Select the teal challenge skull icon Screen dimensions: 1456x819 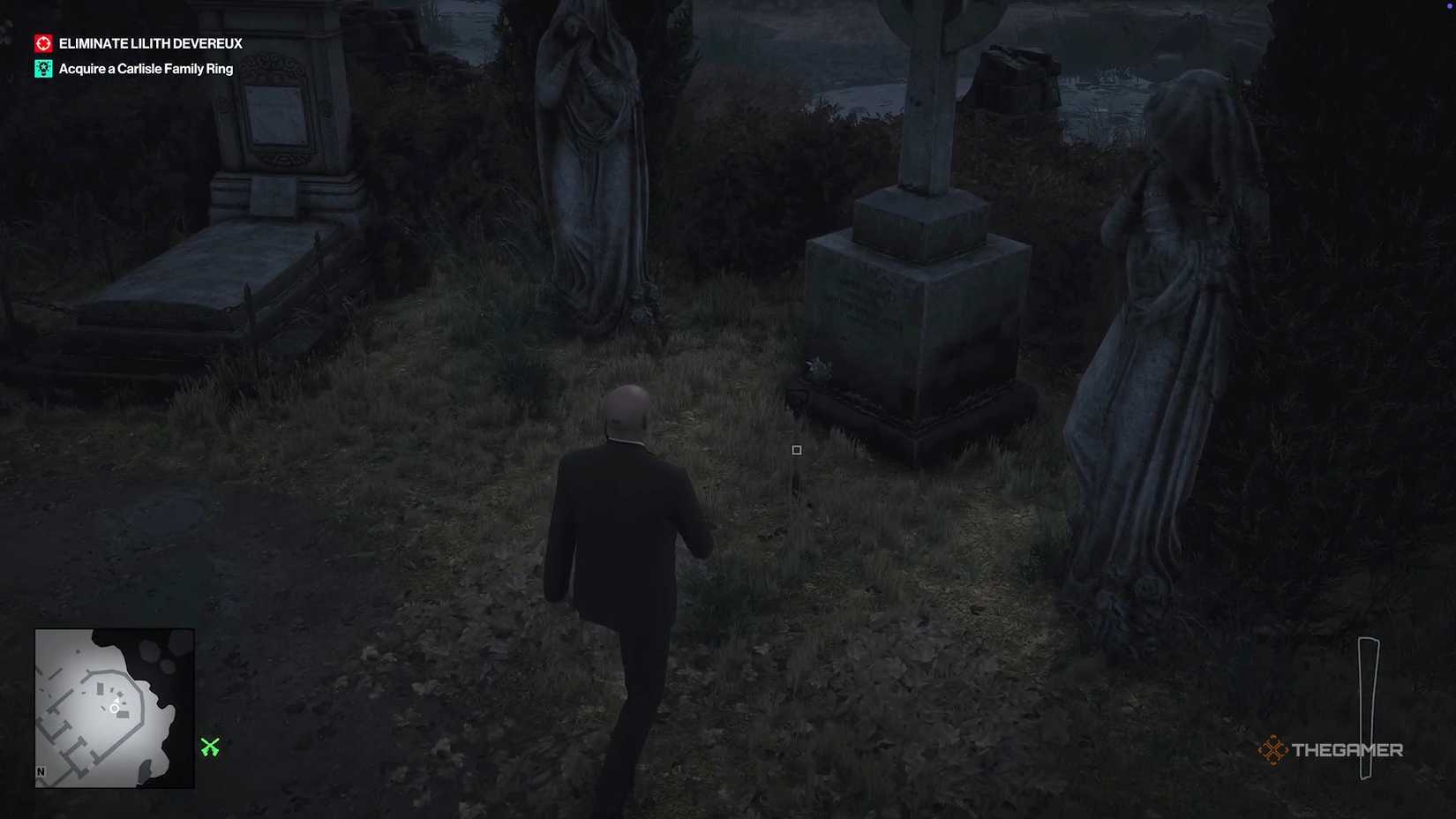click(x=41, y=67)
